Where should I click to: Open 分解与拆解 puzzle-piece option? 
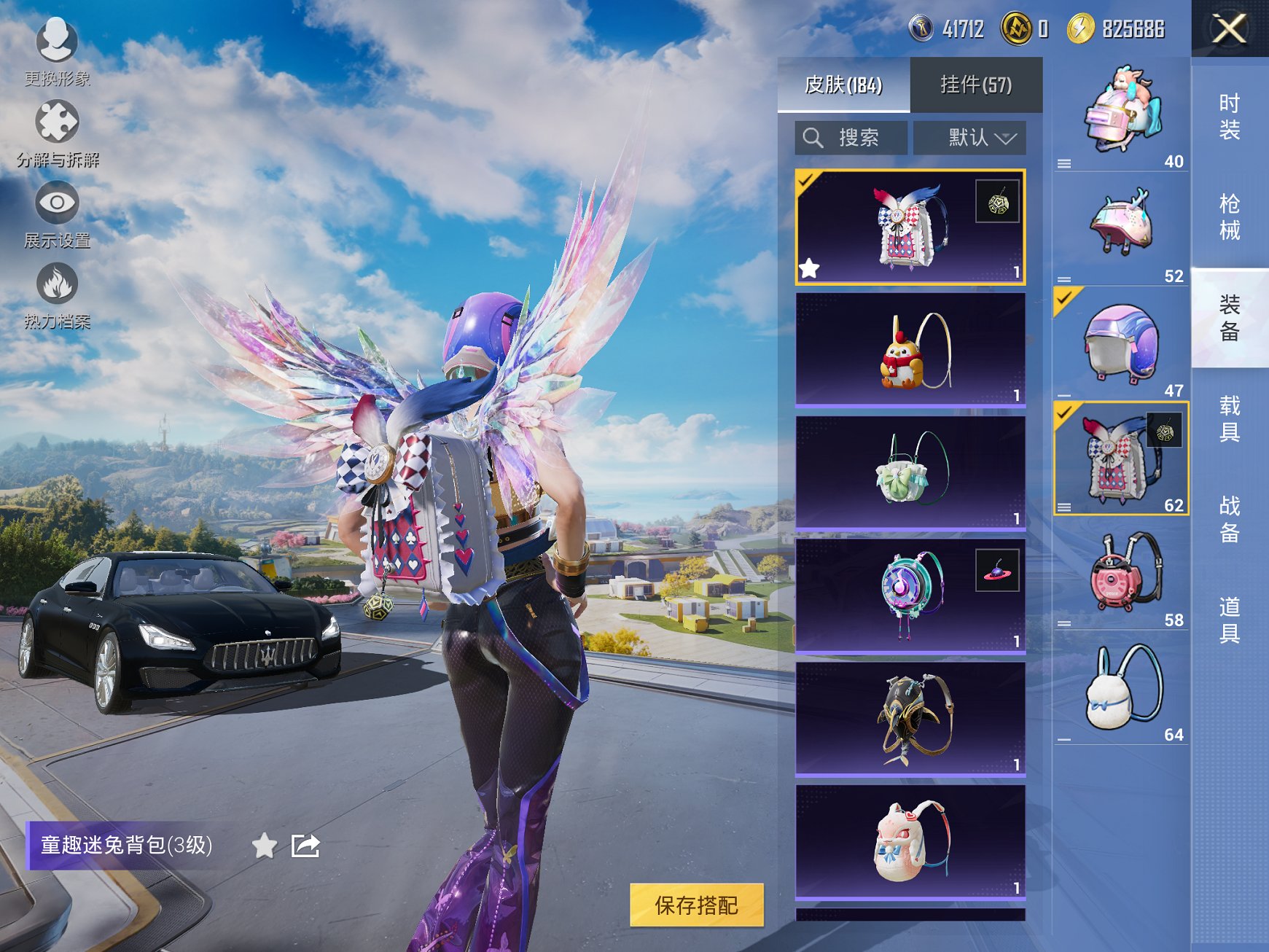(57, 131)
